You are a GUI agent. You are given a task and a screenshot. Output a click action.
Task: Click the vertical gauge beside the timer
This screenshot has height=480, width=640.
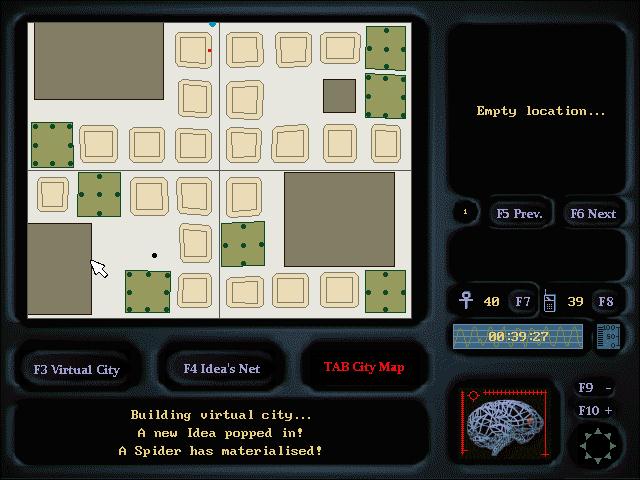coord(606,336)
